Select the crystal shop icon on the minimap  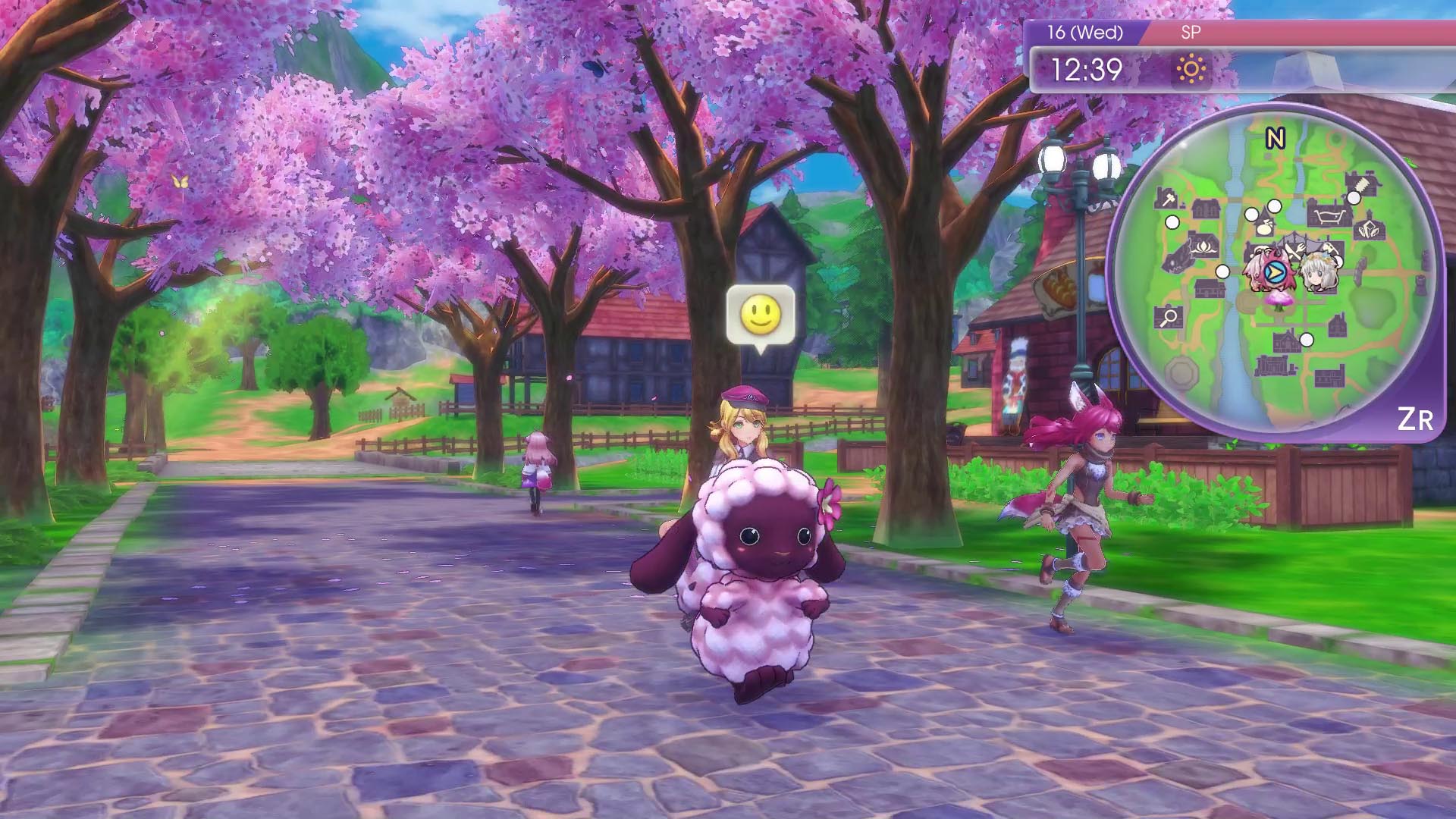coord(1368,229)
